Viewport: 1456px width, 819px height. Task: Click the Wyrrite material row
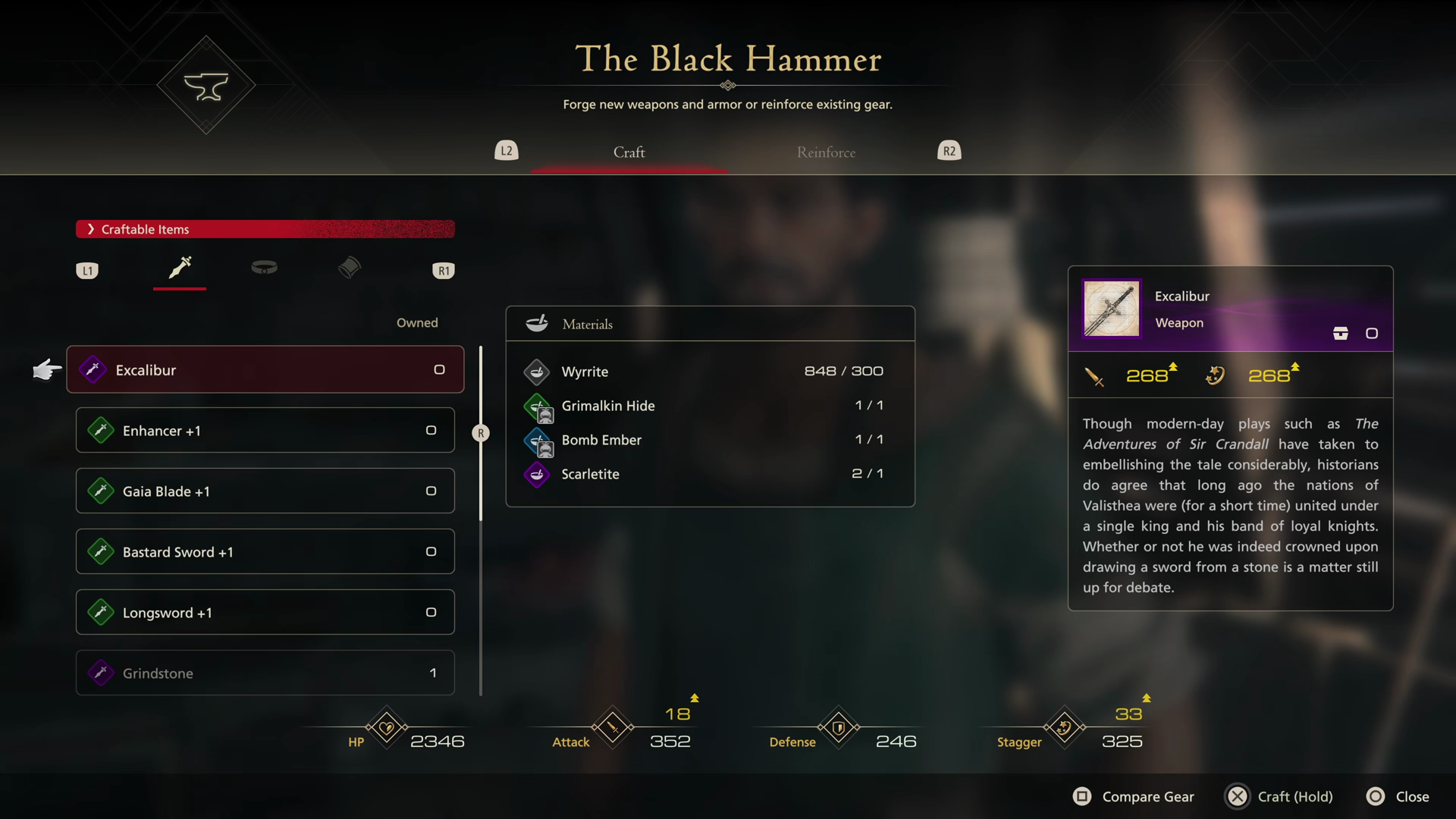[710, 372]
